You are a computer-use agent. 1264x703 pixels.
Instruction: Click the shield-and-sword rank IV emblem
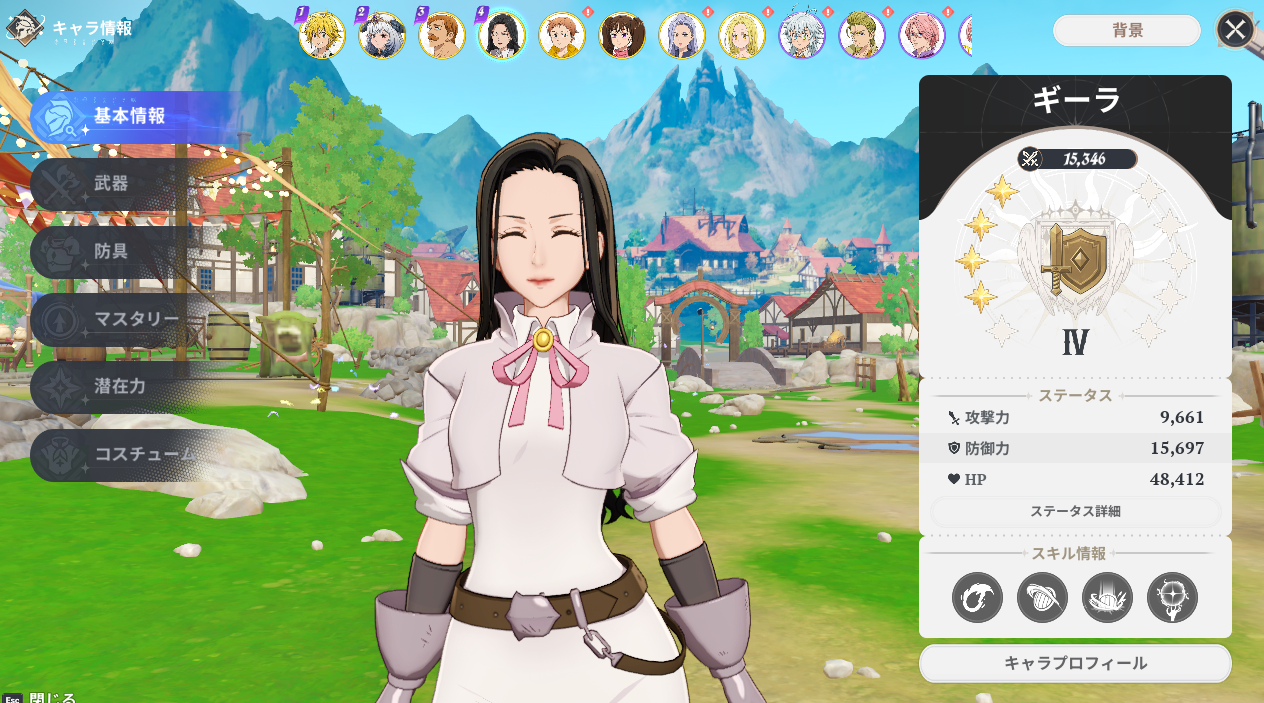(1074, 258)
